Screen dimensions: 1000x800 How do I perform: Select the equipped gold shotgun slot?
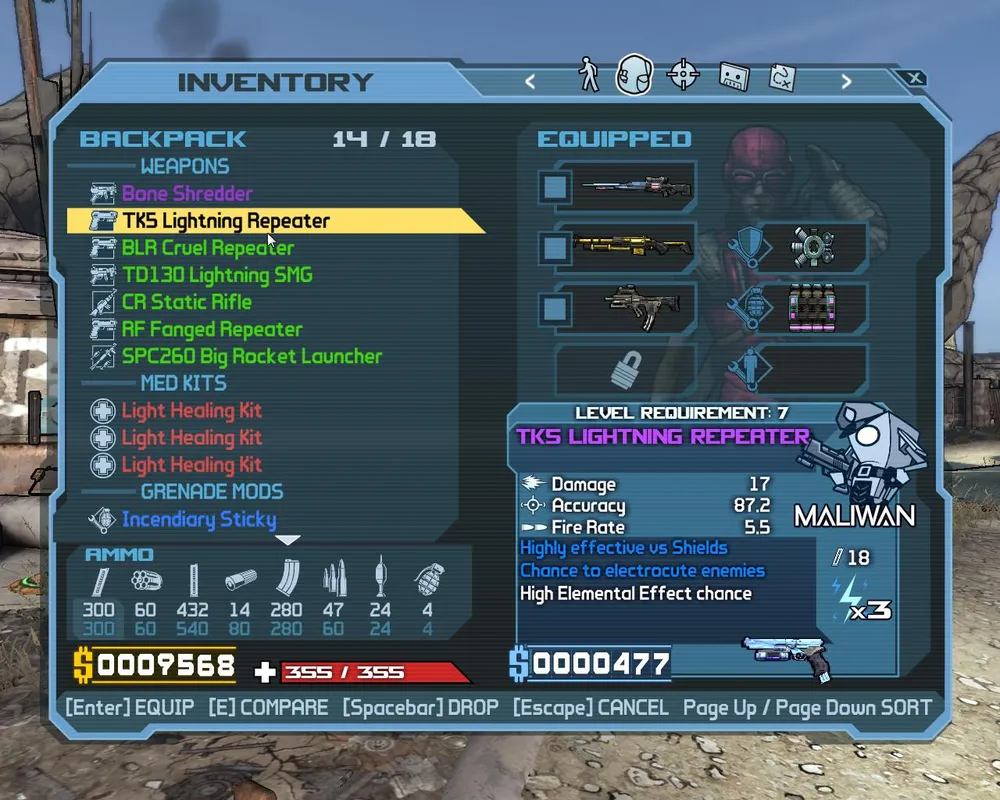point(625,246)
